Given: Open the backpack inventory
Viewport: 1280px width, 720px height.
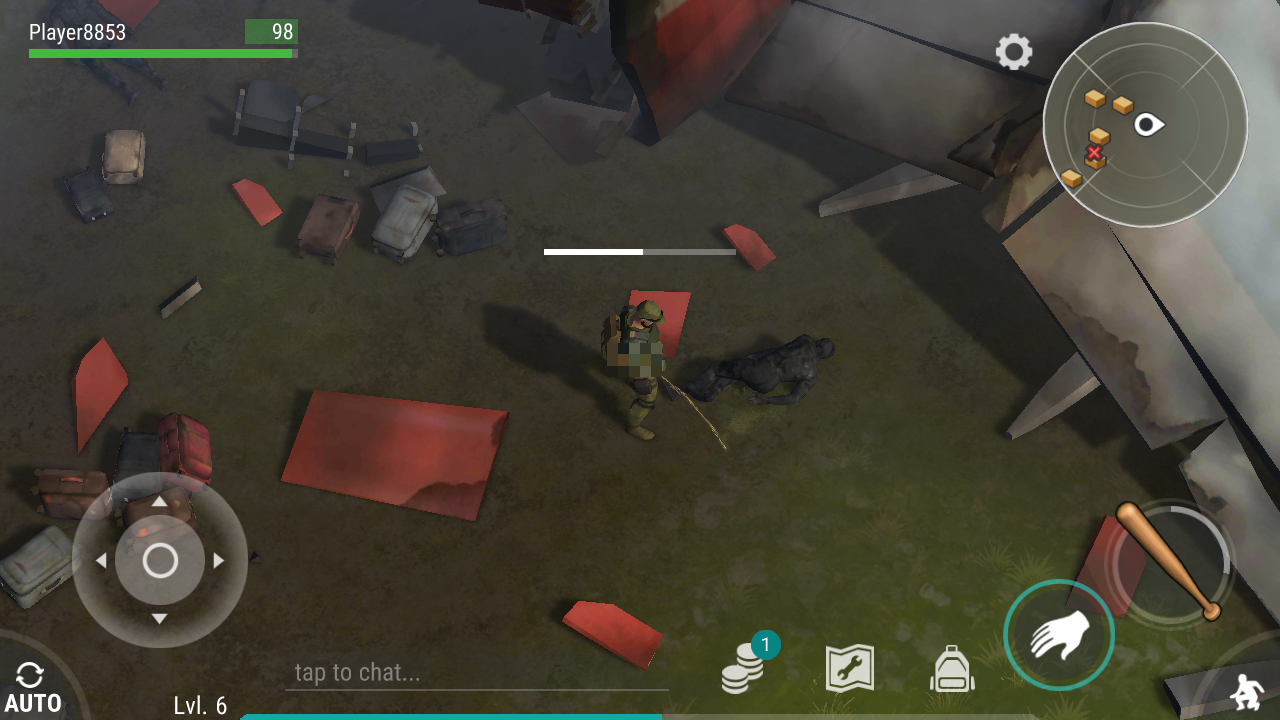Looking at the screenshot, I should (x=952, y=669).
